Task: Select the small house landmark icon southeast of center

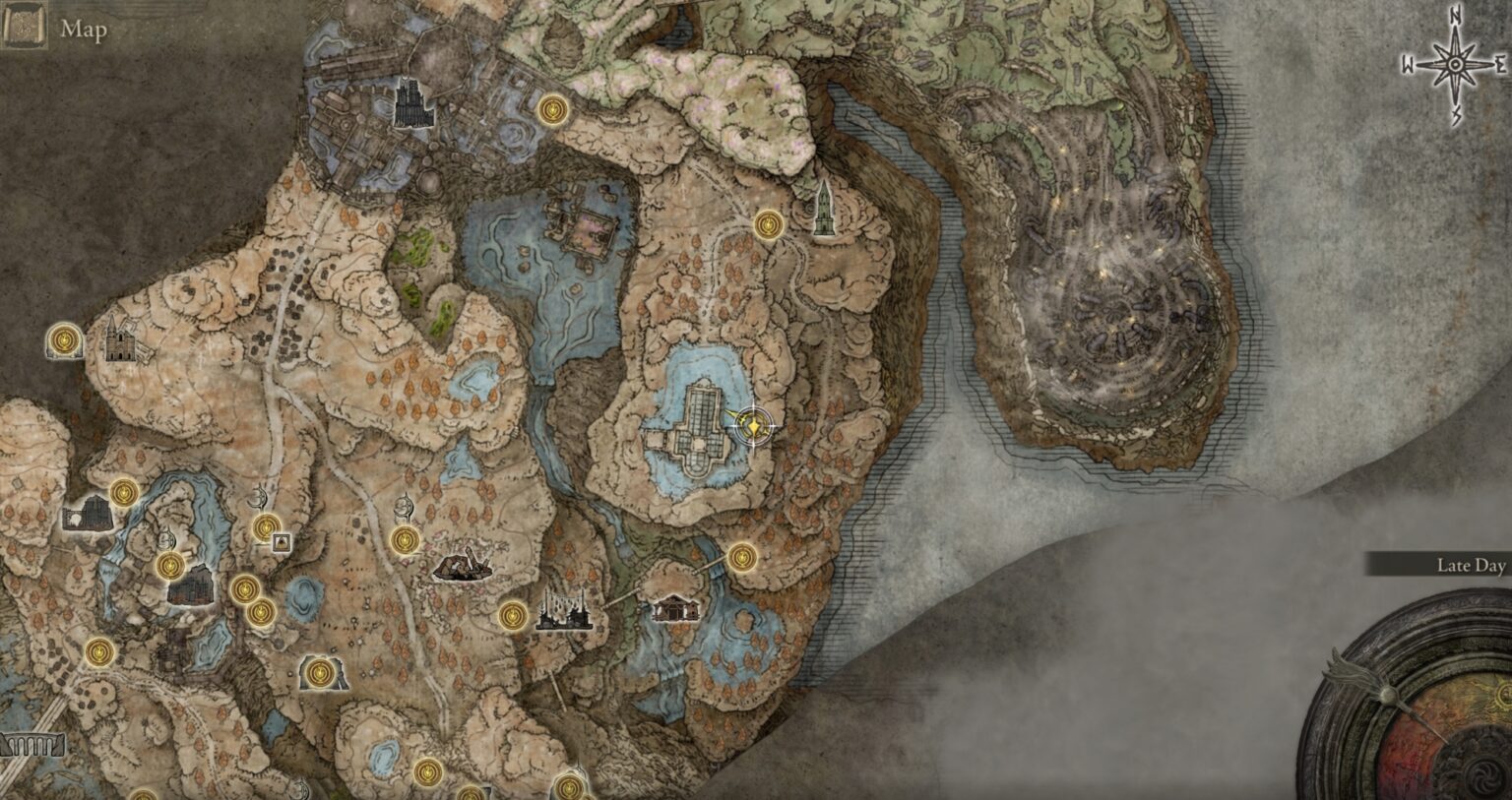Action: tap(675, 608)
